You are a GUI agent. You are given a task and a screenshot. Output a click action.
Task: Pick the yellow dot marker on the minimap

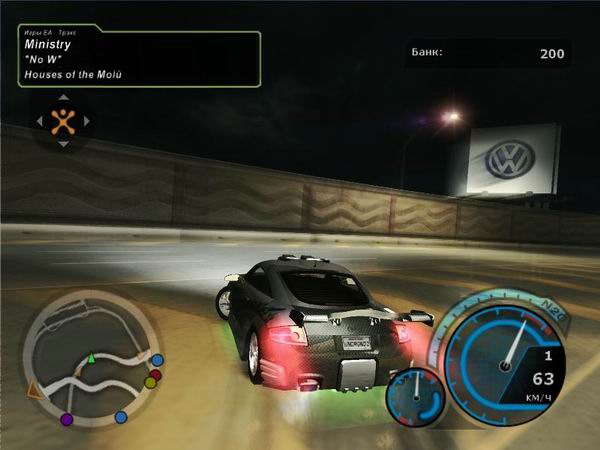150,383
